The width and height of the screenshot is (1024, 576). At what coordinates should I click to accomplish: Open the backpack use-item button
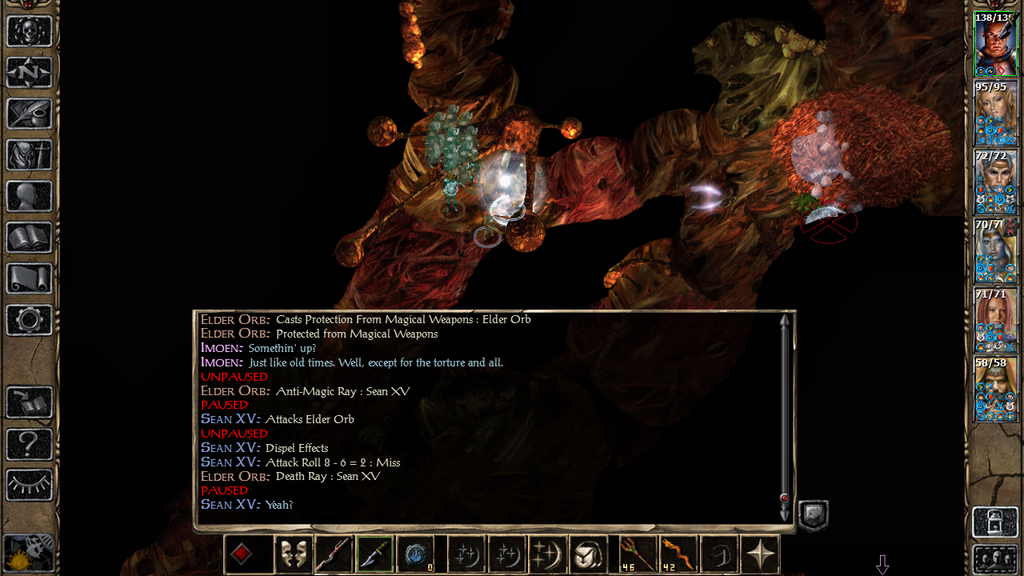tap(587, 555)
